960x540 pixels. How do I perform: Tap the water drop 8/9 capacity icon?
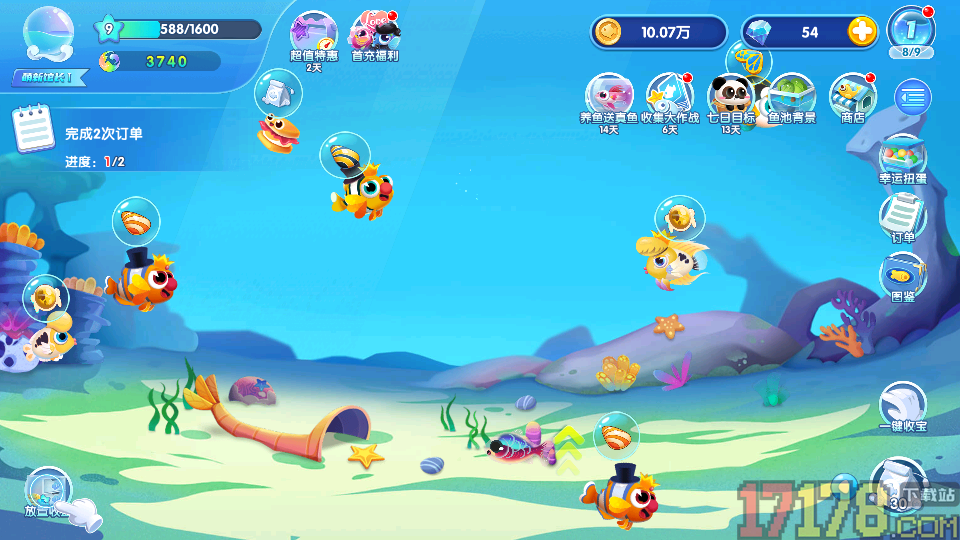(911, 30)
